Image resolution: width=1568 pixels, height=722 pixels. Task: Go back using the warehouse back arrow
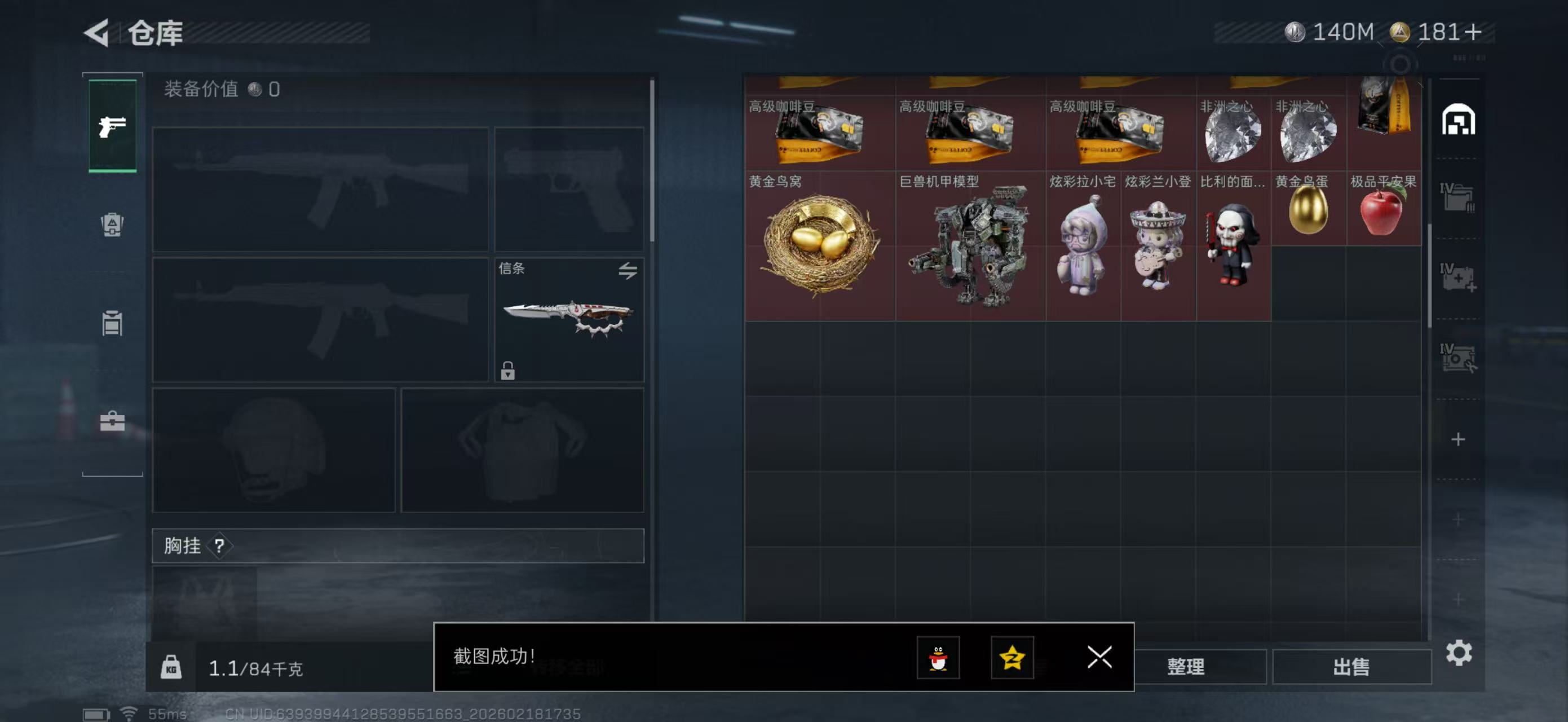[98, 32]
